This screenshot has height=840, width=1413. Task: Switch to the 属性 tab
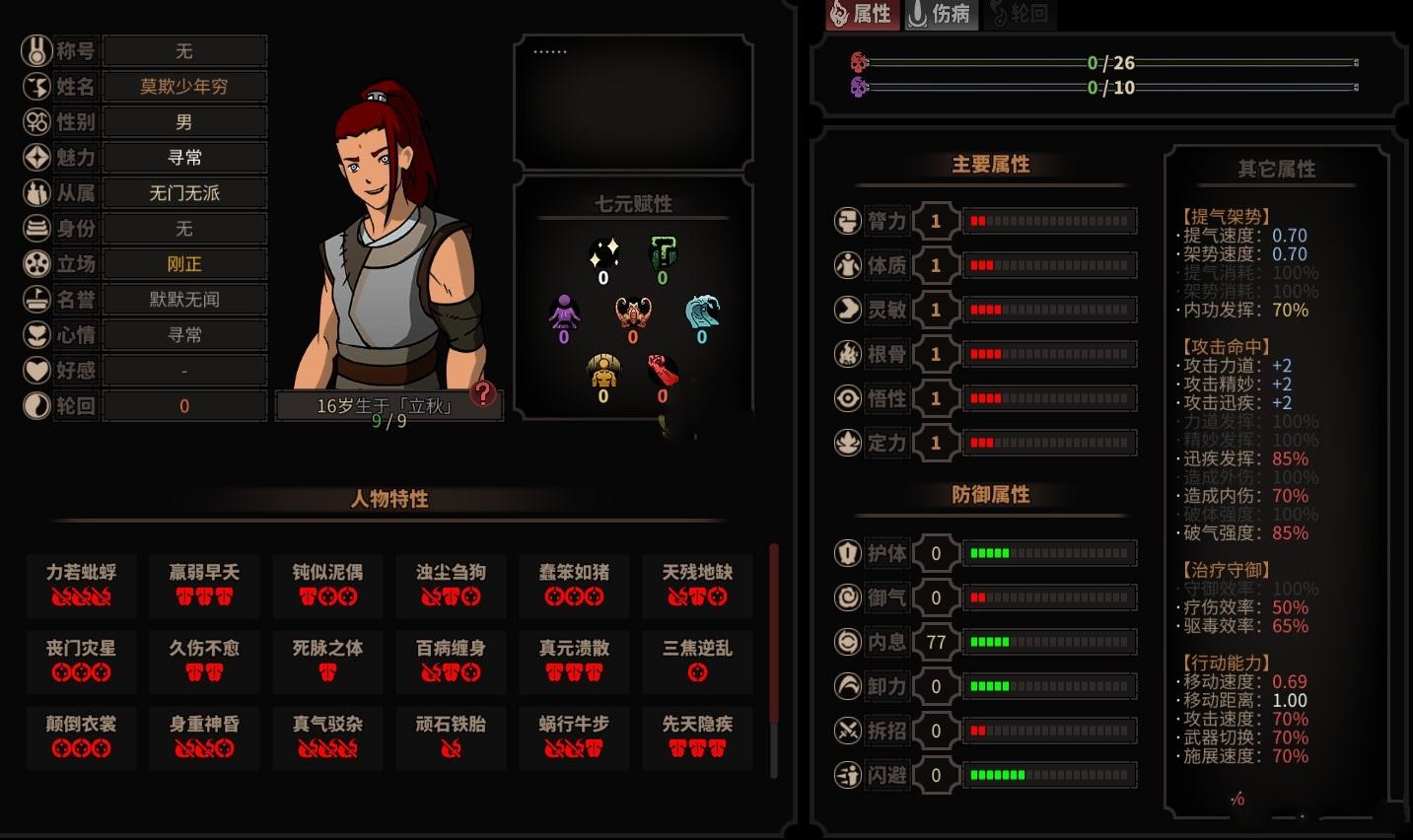tap(862, 14)
